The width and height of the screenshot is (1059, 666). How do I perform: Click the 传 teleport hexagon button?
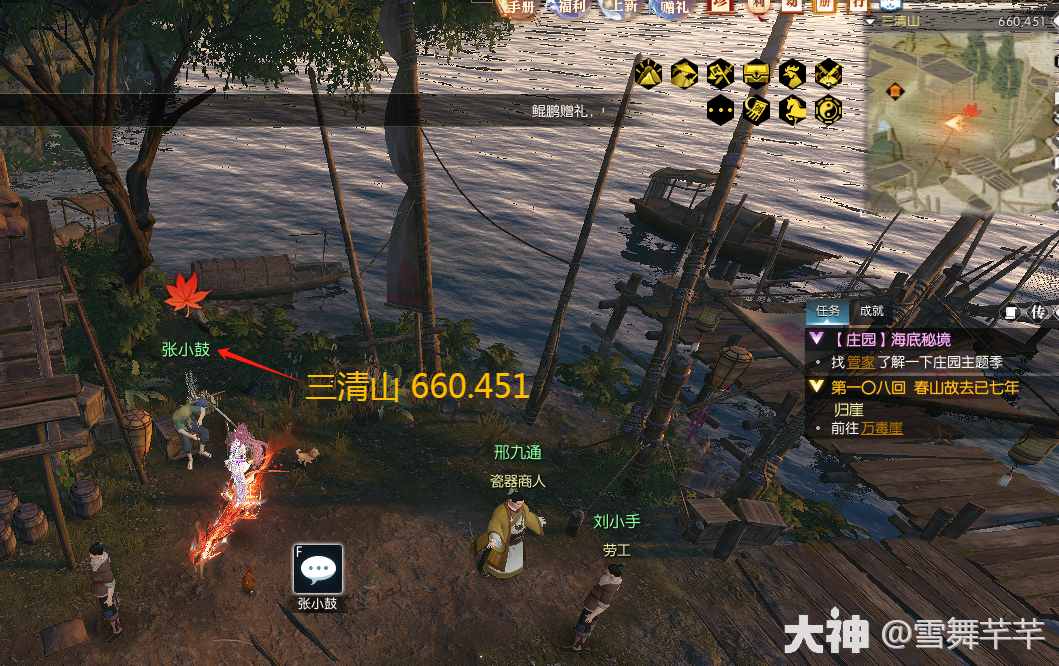(x=1040, y=312)
